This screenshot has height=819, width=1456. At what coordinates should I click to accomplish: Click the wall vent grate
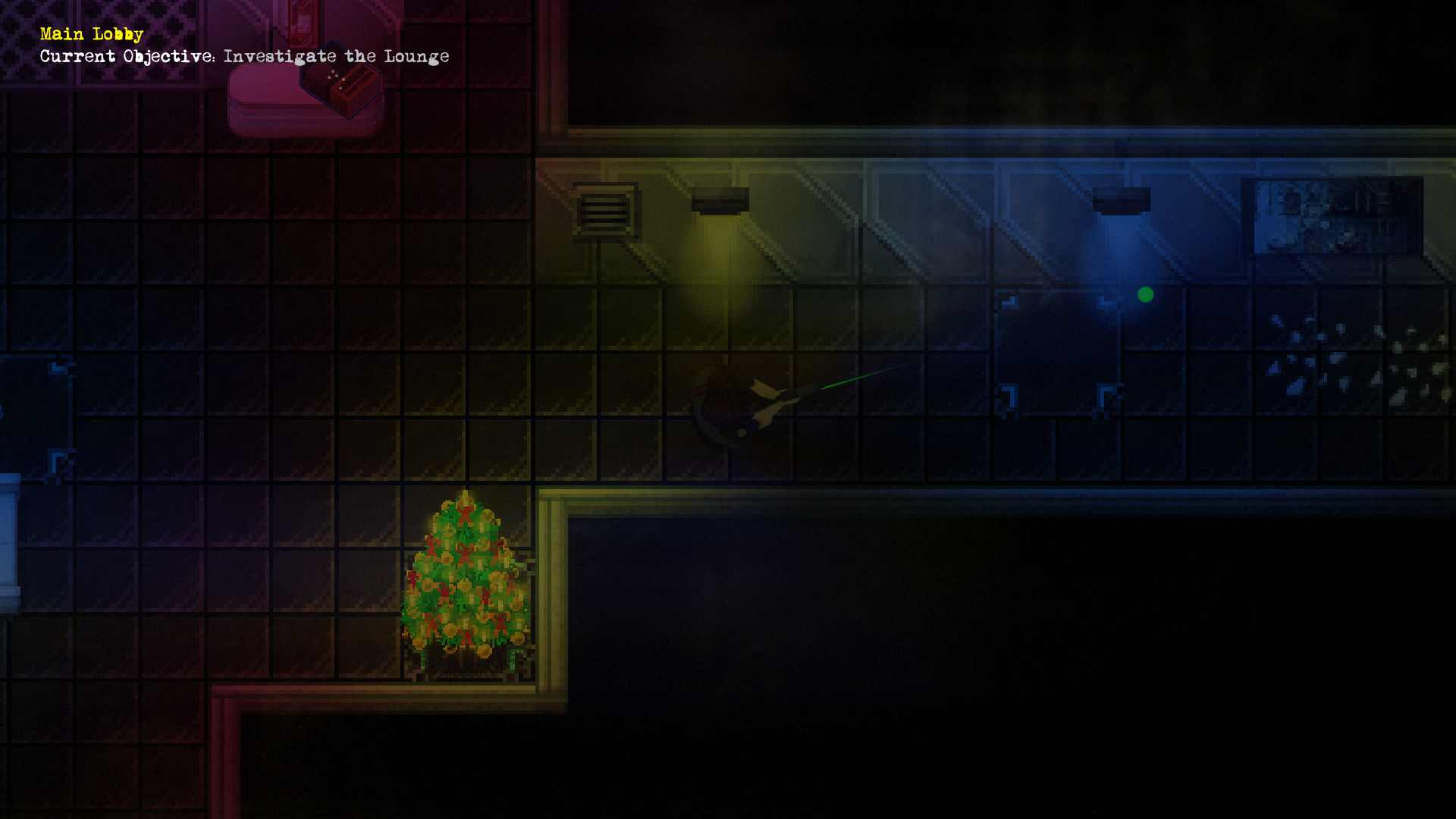click(604, 209)
